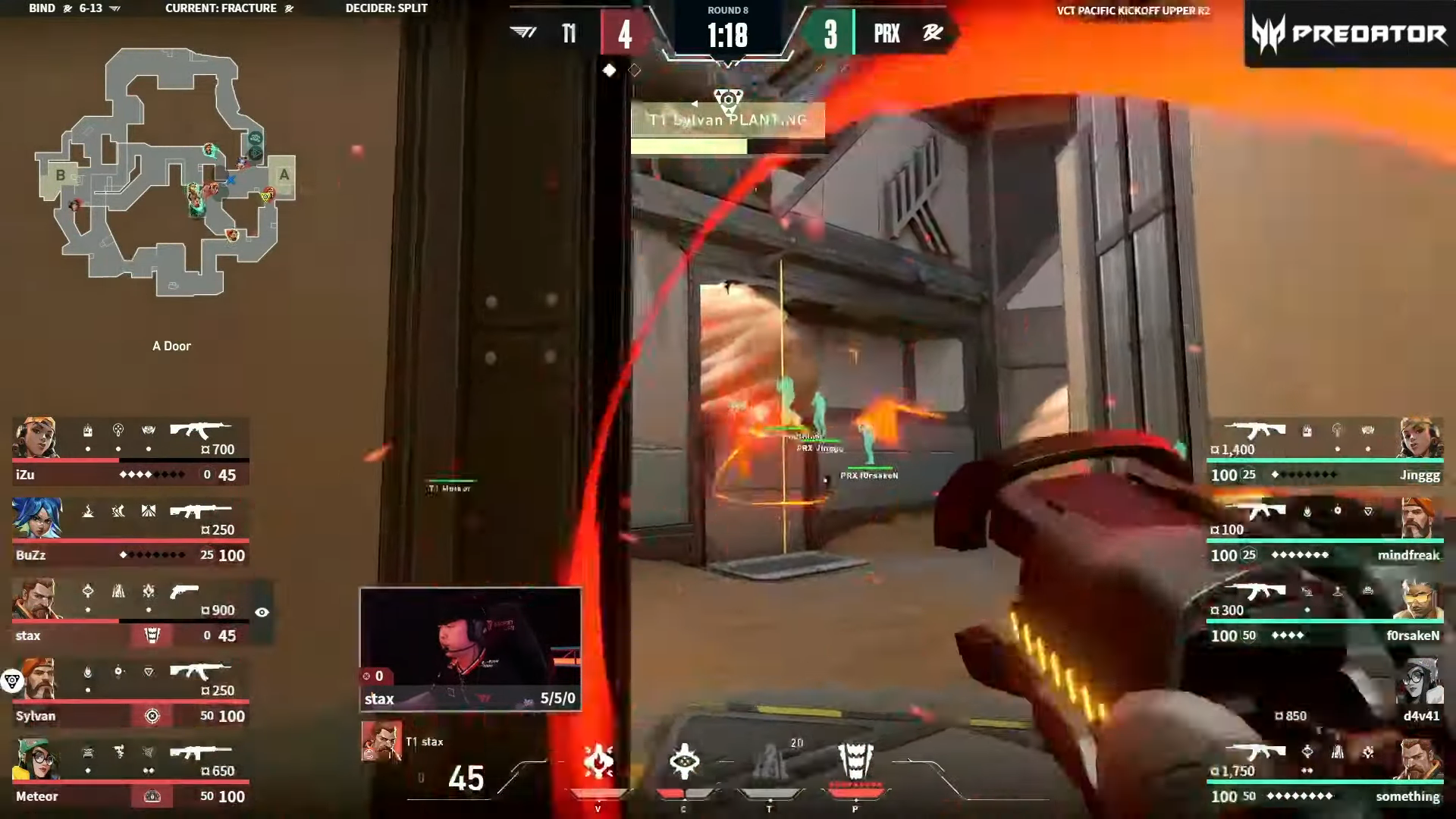The image size is (1456, 819).
Task: Click the Bind minimap
Action: [x=165, y=172]
